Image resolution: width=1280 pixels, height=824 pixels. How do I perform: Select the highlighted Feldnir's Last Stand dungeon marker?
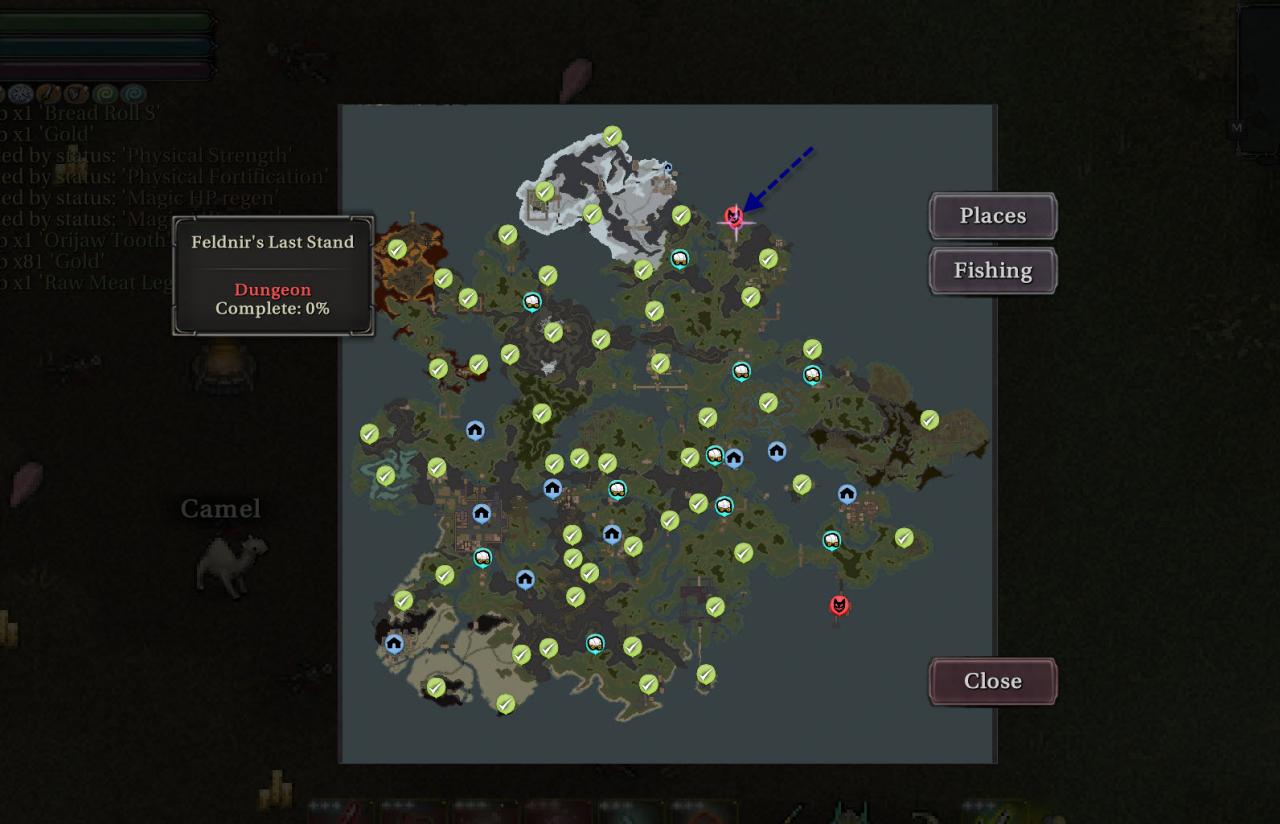(x=734, y=217)
